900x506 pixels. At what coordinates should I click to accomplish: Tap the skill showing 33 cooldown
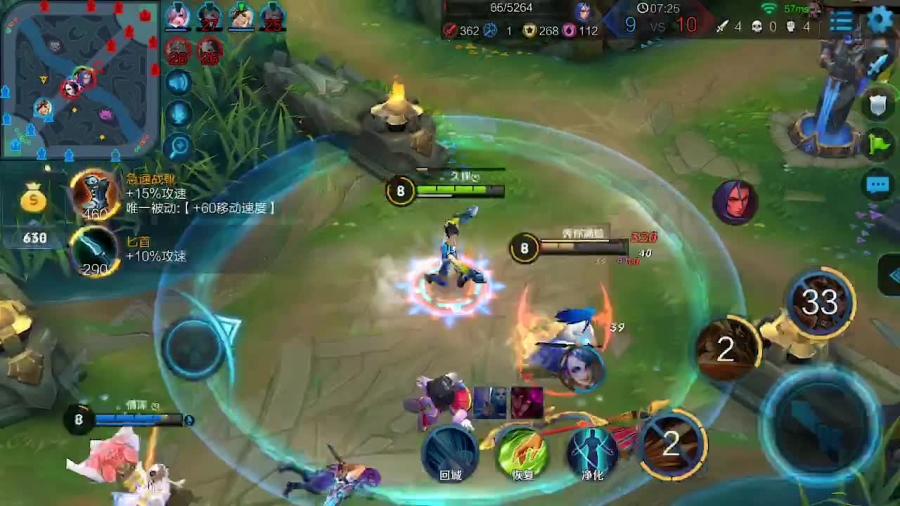(820, 302)
